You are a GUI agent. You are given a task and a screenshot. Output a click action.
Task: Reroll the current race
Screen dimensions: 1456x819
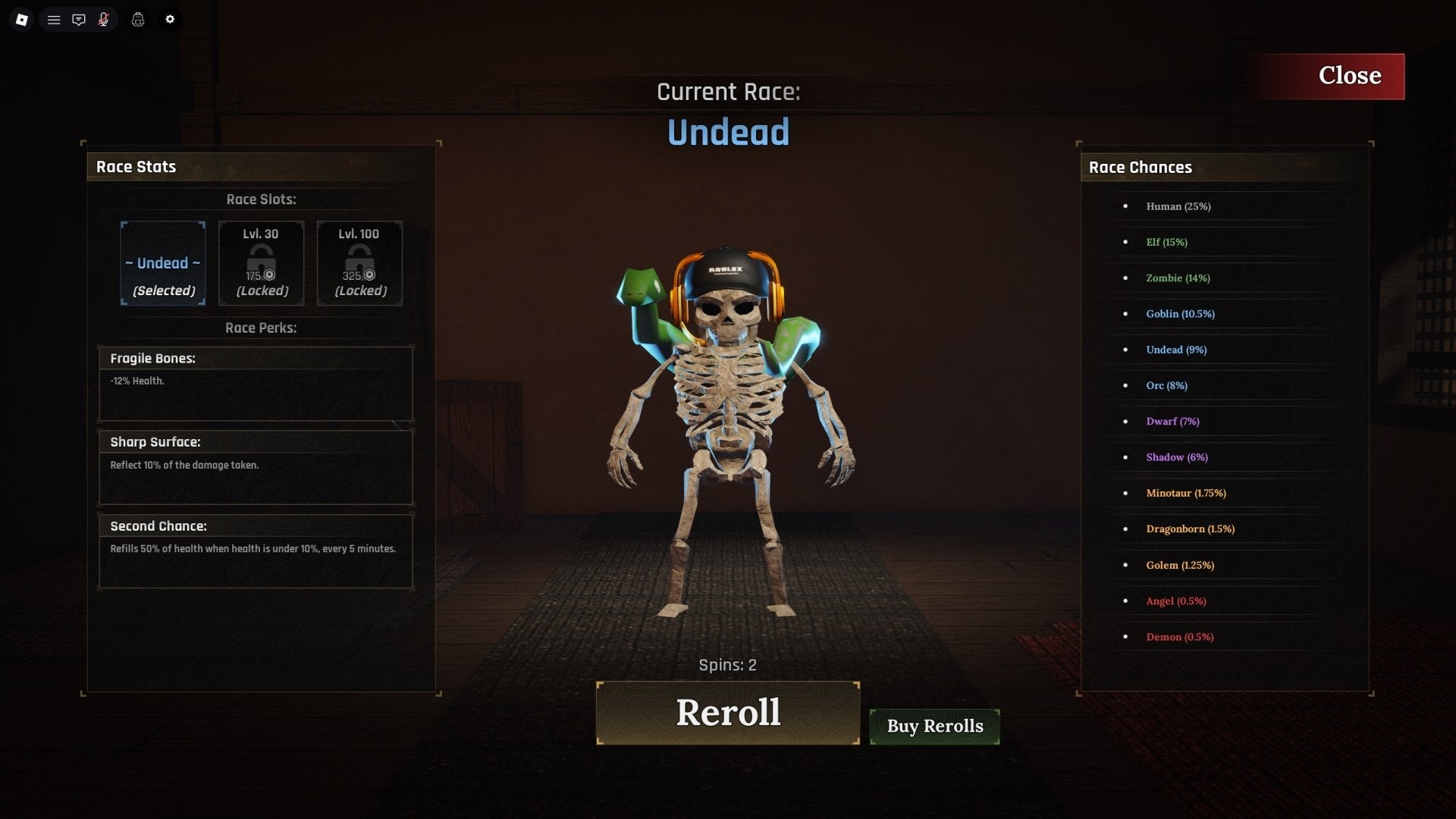(x=727, y=713)
